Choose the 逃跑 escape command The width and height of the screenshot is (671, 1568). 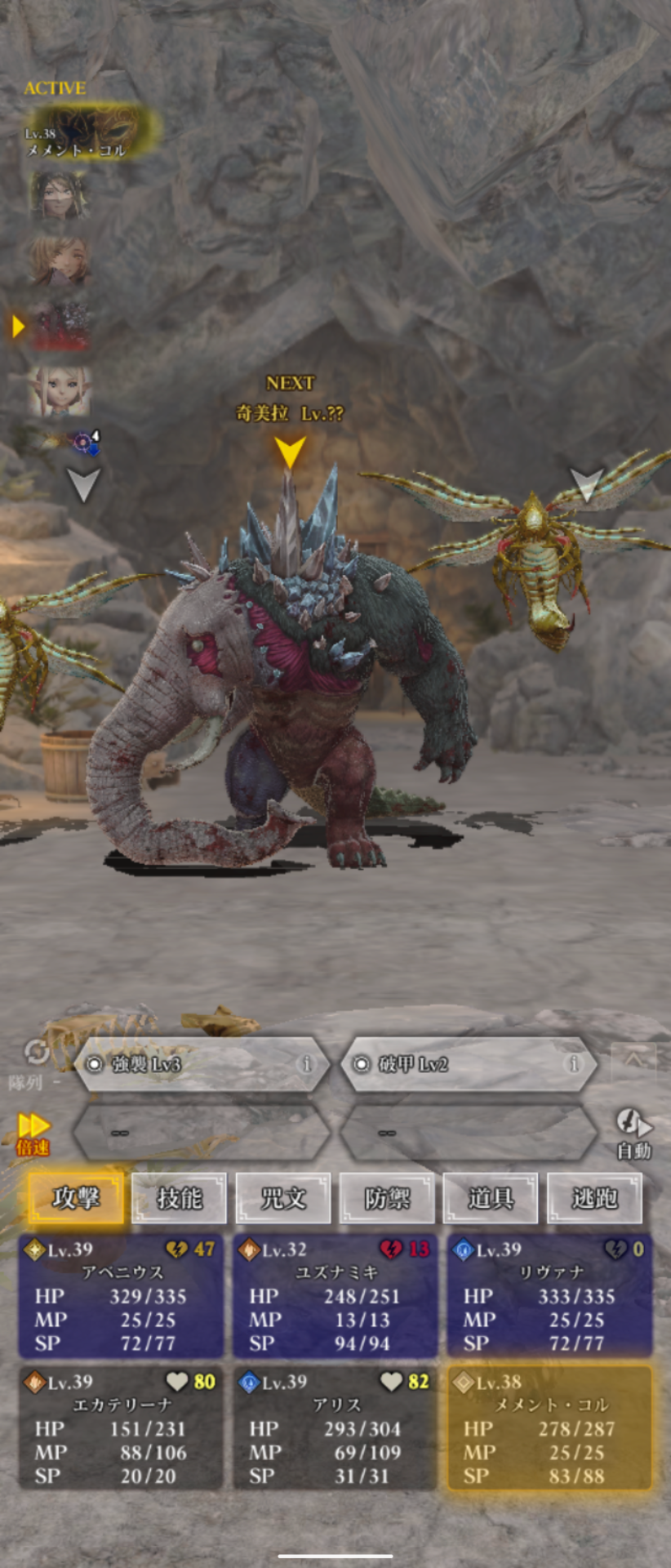point(594,1198)
